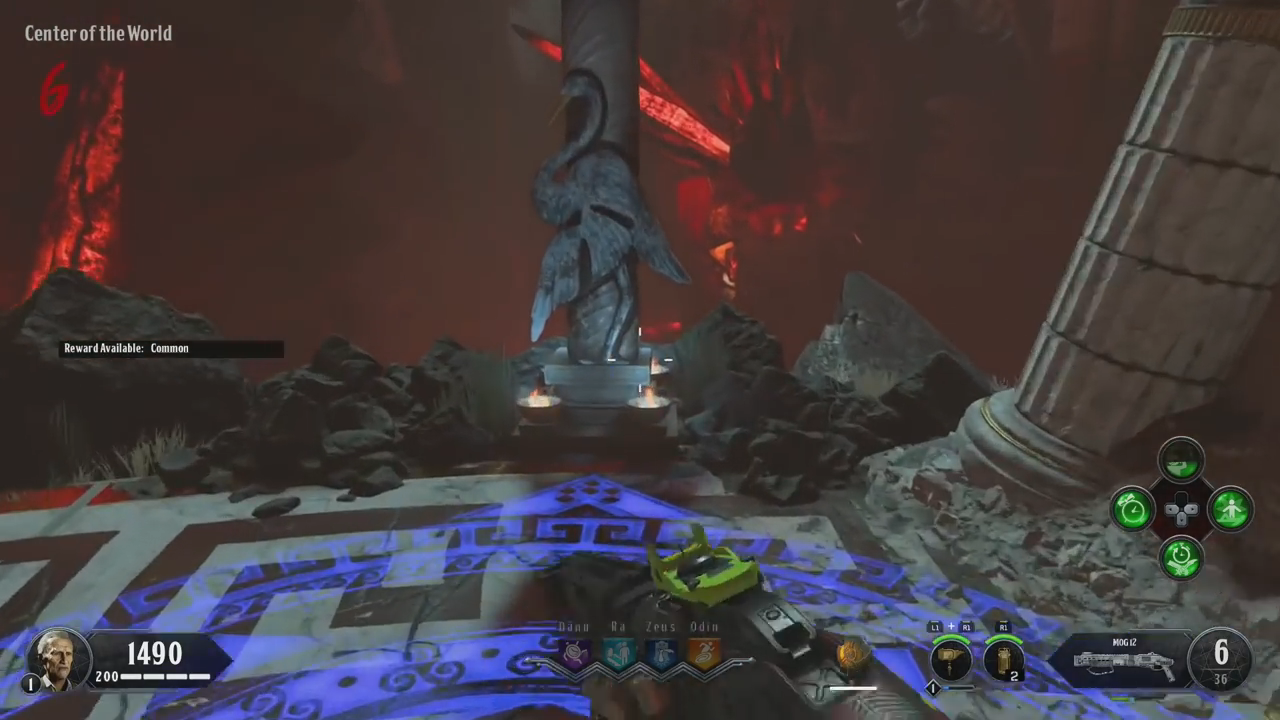Choose the orange Odin perk icon
This screenshot has height=720, width=1280.
(x=704, y=655)
